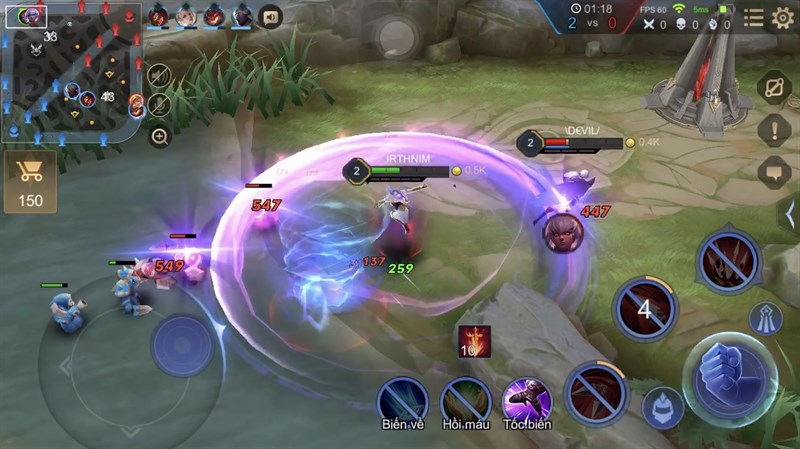Toggle the muted speaker voice icon
The width and height of the screenshot is (800, 449).
[159, 76]
